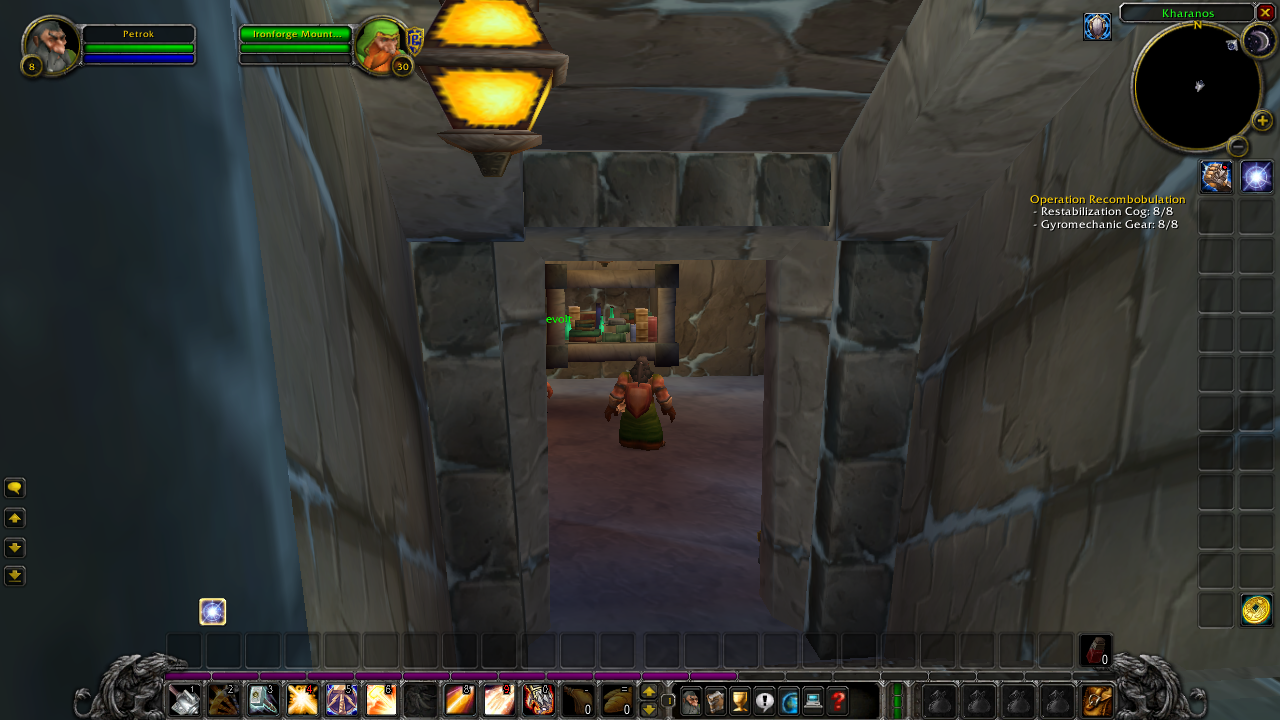Toggle Devotion Aura on the action bar

[343, 700]
